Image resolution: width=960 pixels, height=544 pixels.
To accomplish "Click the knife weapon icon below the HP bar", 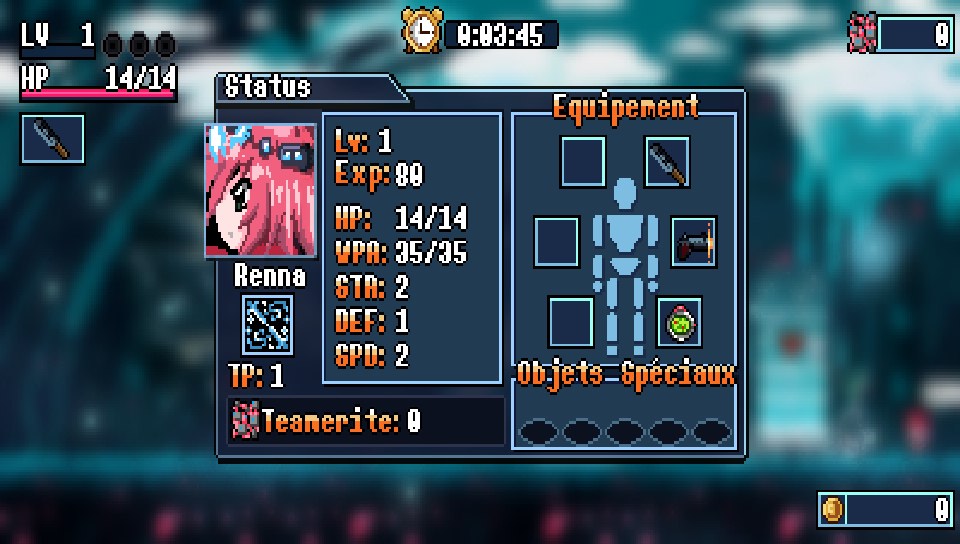I will click(x=53, y=139).
